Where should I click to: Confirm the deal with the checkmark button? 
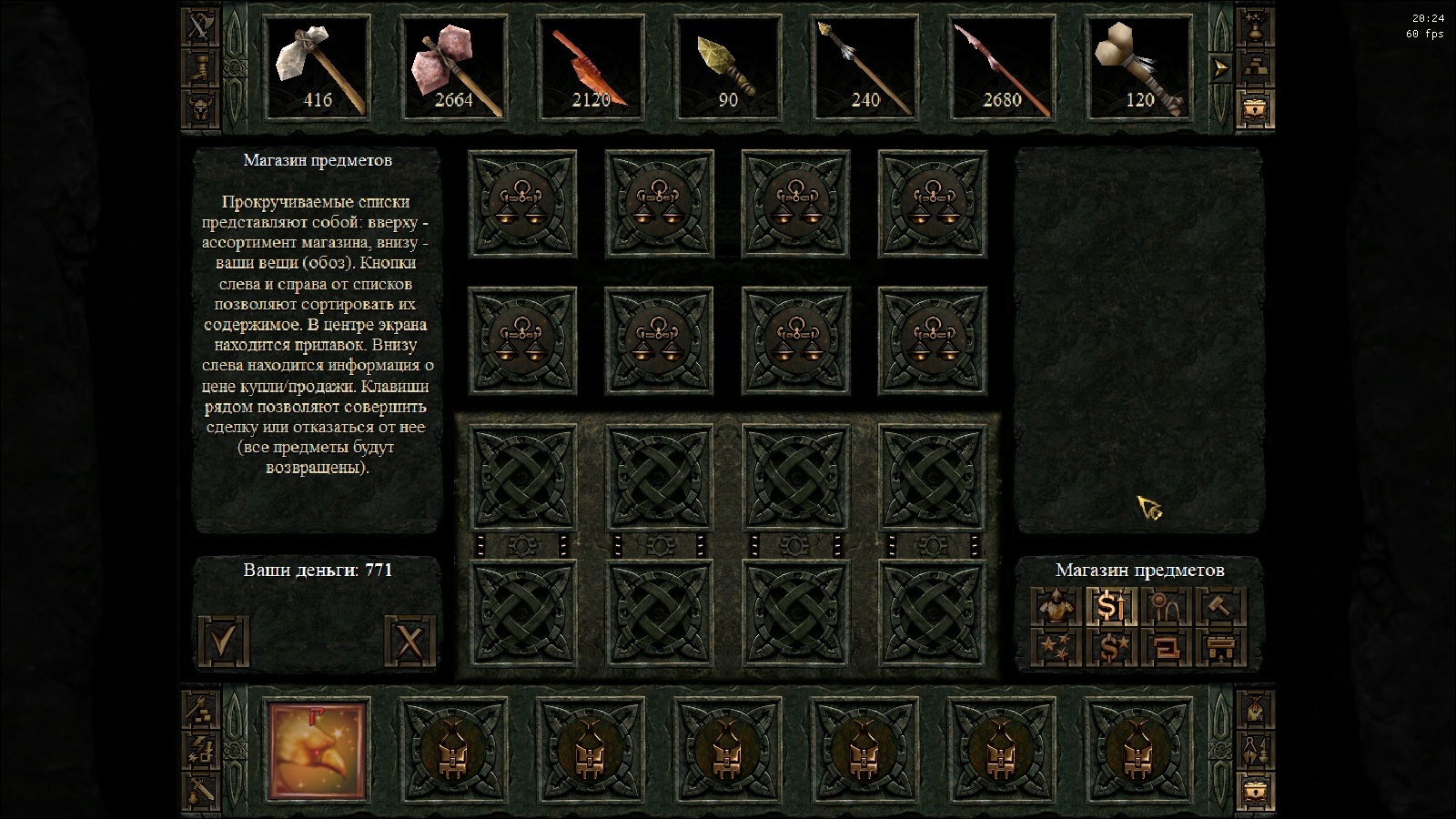(x=224, y=642)
